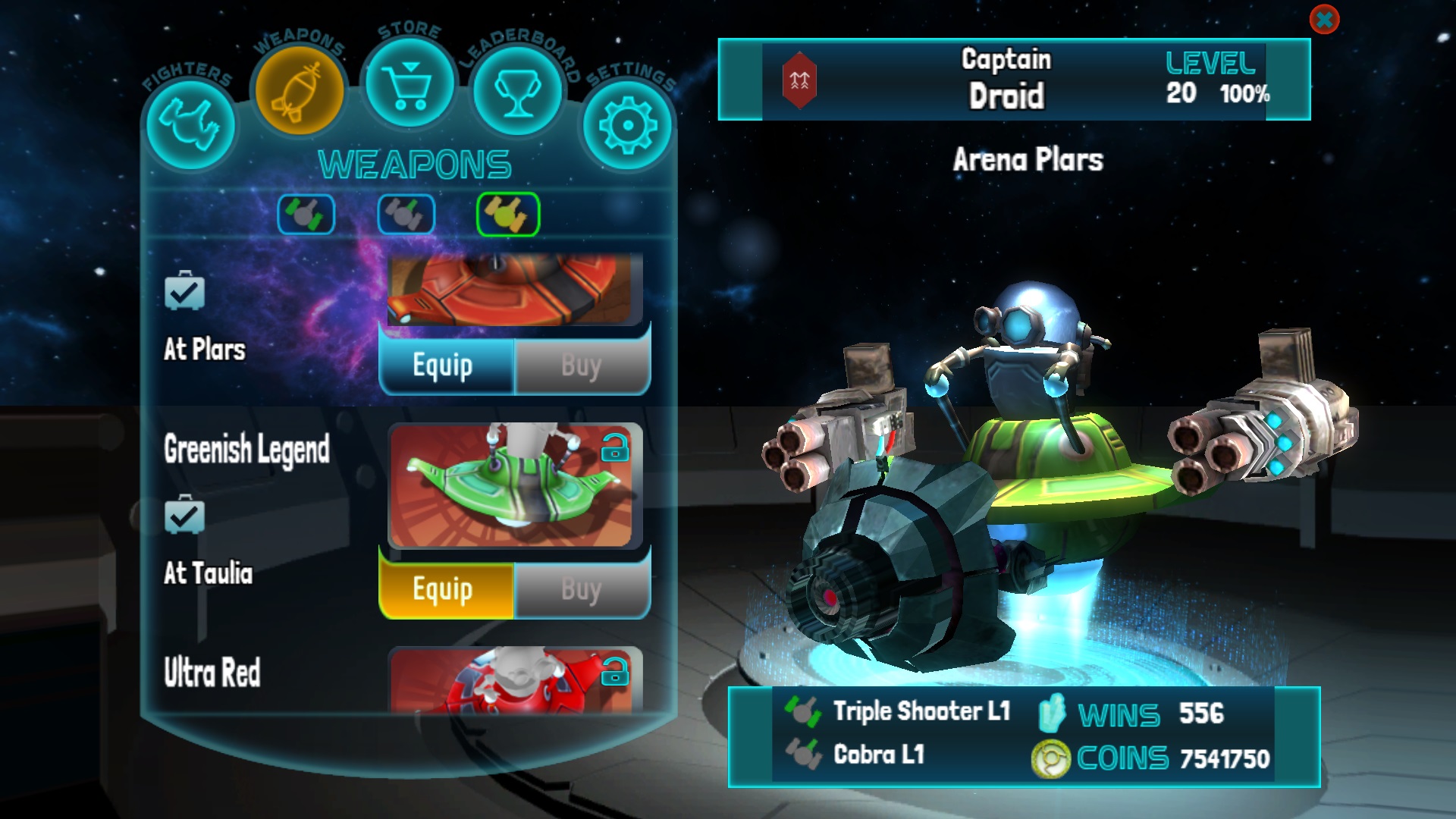The image size is (1456, 819).
Task: Select the gray Cobra filter icon
Action: (x=406, y=214)
